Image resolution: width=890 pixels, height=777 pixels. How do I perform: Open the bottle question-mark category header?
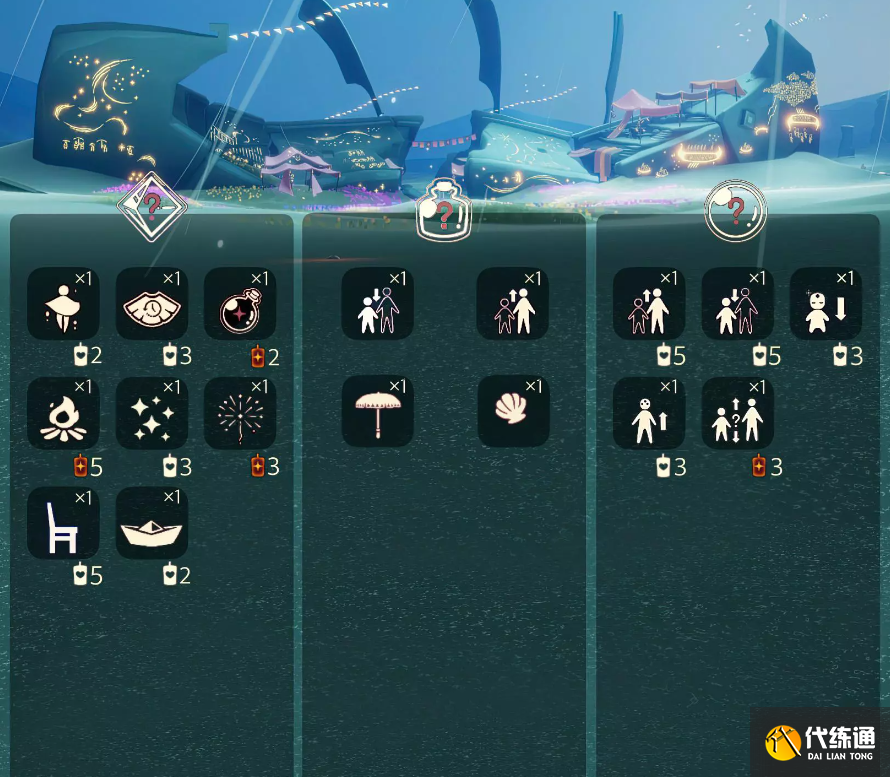[x=443, y=211]
